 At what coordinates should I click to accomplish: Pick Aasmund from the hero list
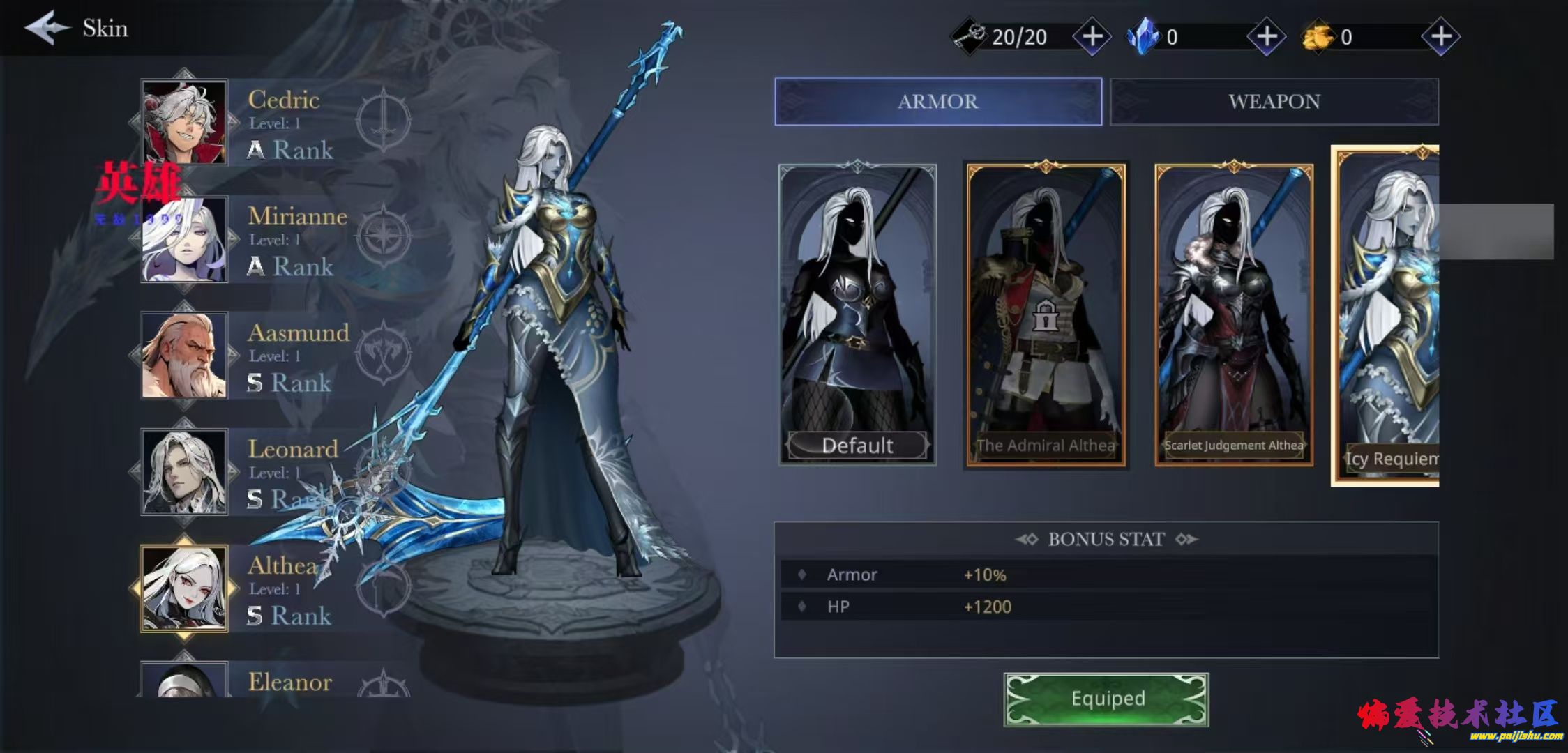[x=185, y=356]
